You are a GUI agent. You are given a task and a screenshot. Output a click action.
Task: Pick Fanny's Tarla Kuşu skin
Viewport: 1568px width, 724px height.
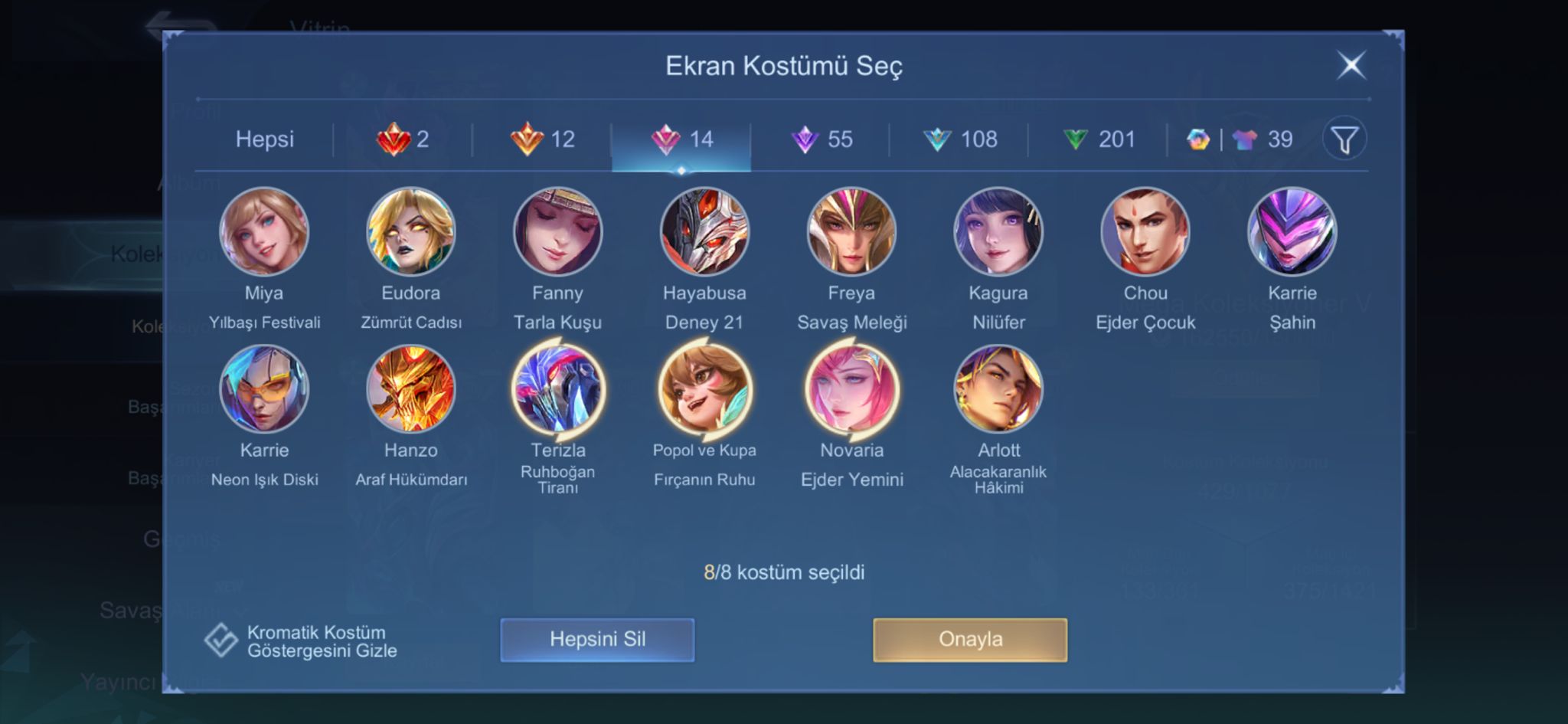[557, 231]
